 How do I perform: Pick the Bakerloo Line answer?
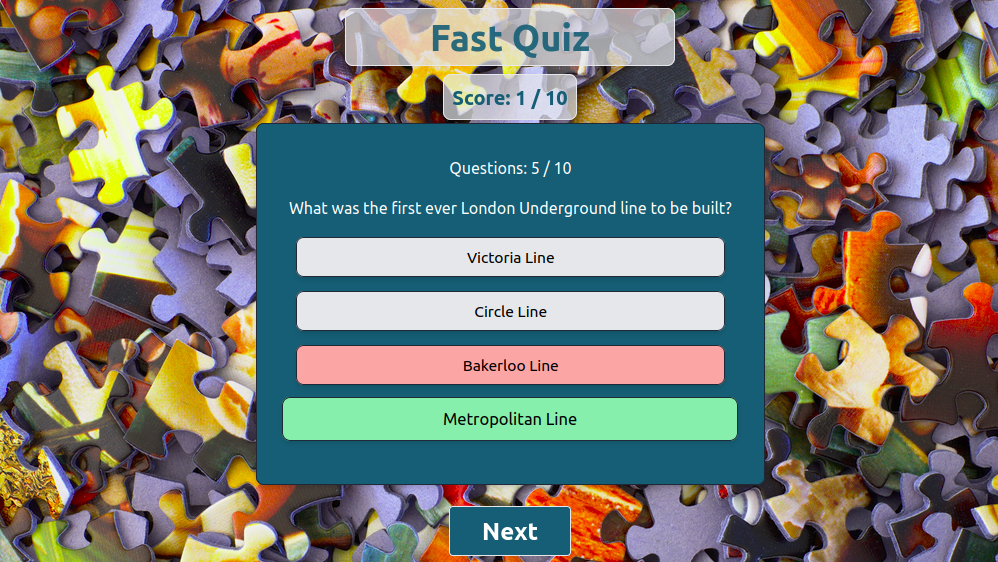(510, 365)
